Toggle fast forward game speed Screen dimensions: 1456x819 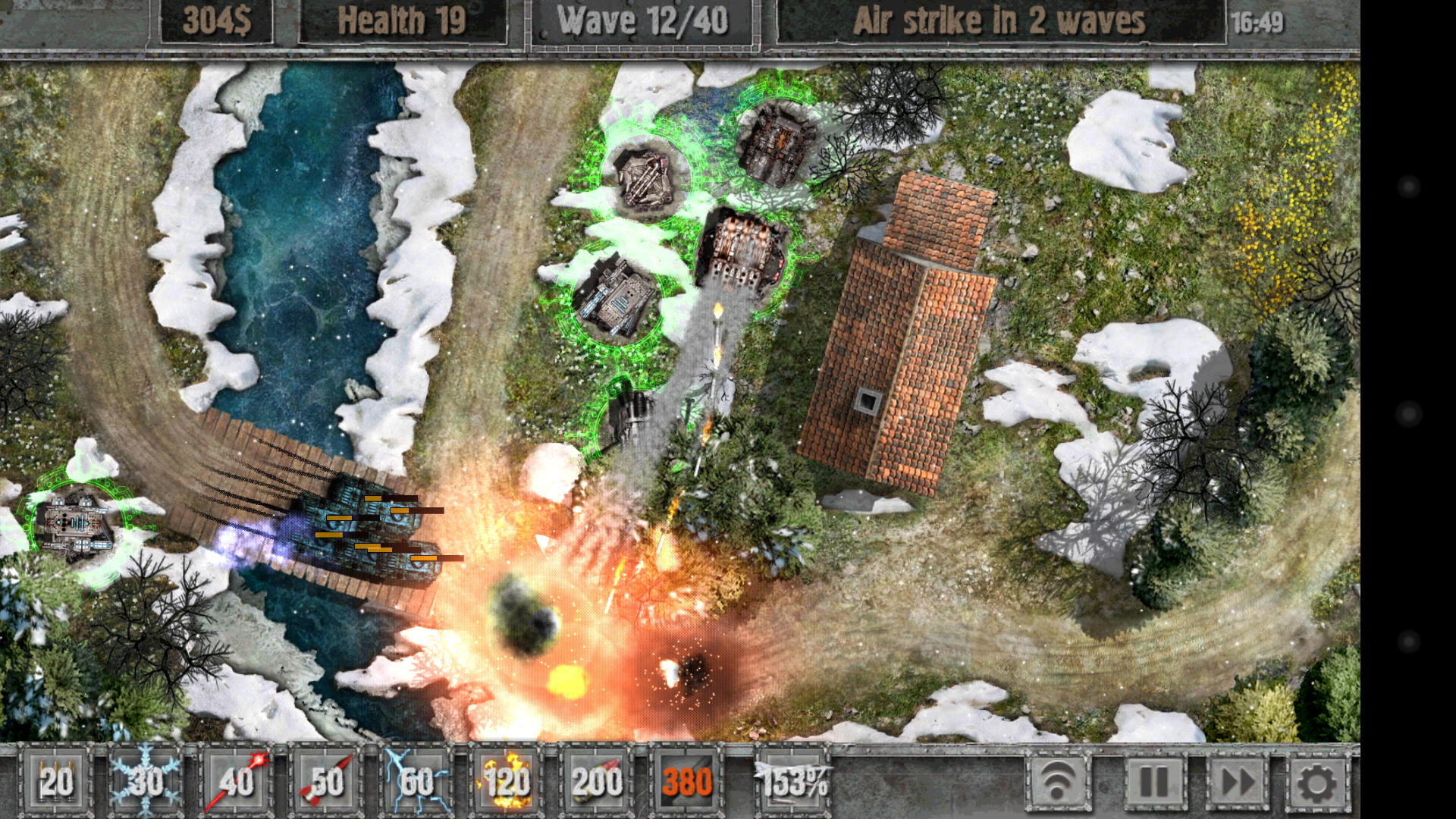tap(1236, 783)
